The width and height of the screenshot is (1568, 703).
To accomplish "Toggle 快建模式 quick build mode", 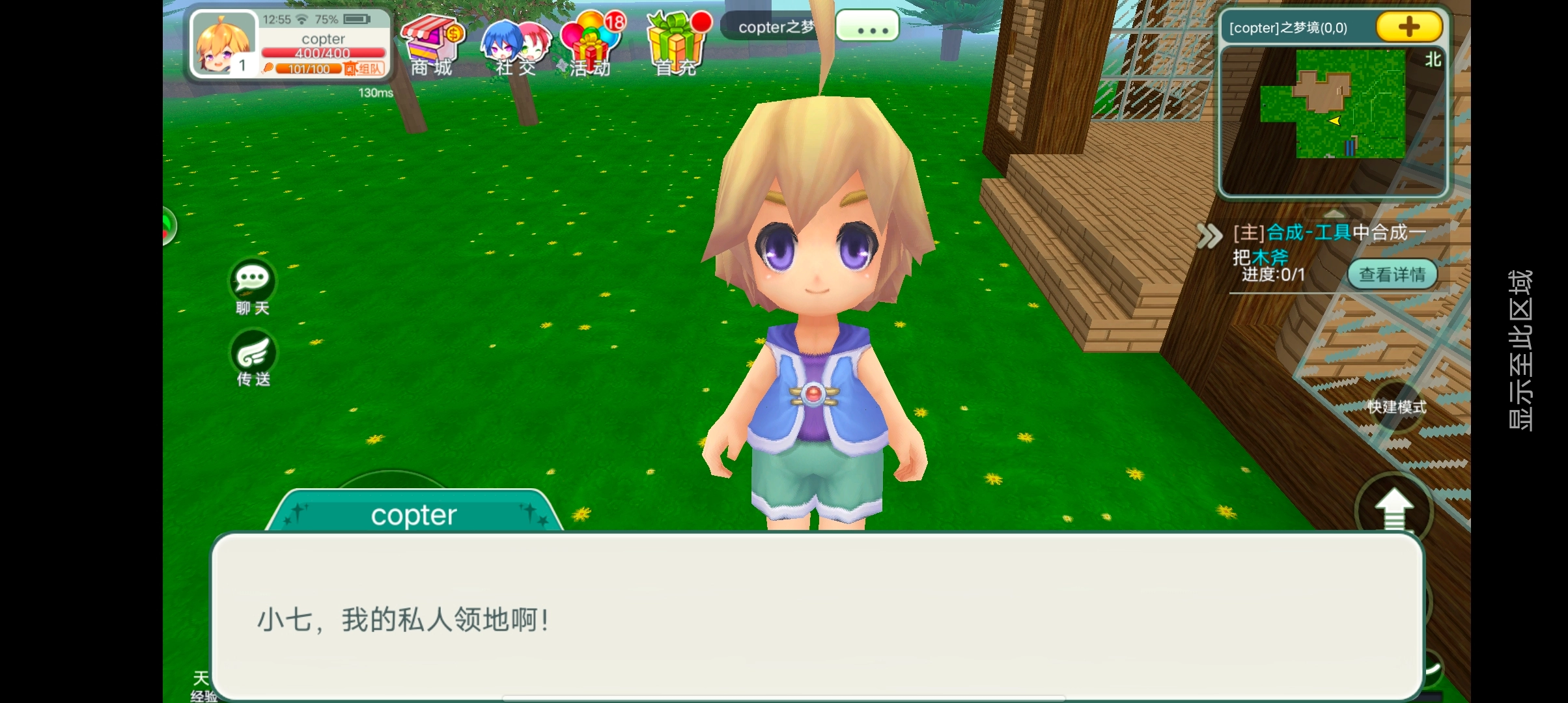I will (x=1396, y=407).
